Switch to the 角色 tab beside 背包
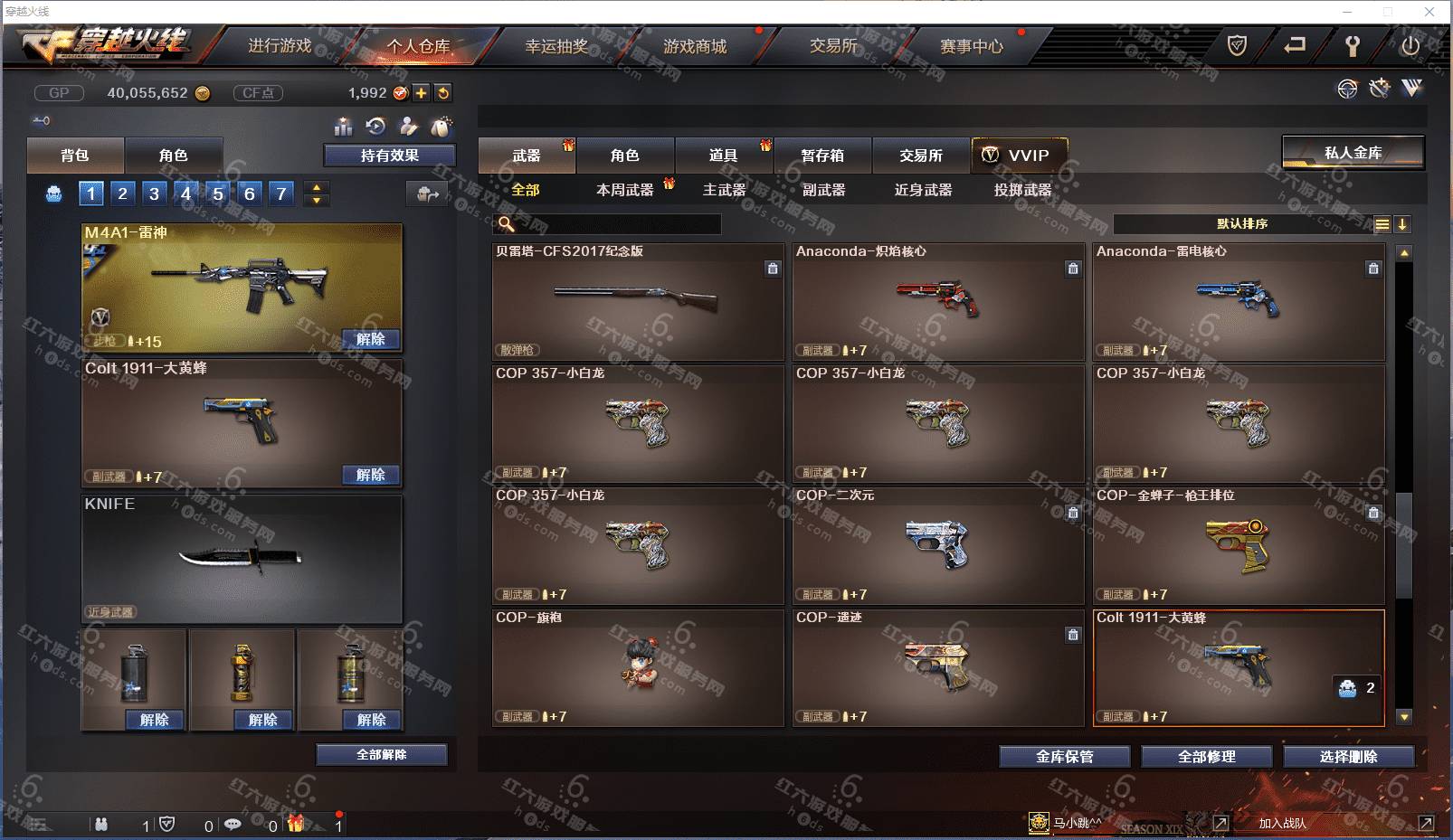Viewport: 1453px width, 840px height. [173, 156]
